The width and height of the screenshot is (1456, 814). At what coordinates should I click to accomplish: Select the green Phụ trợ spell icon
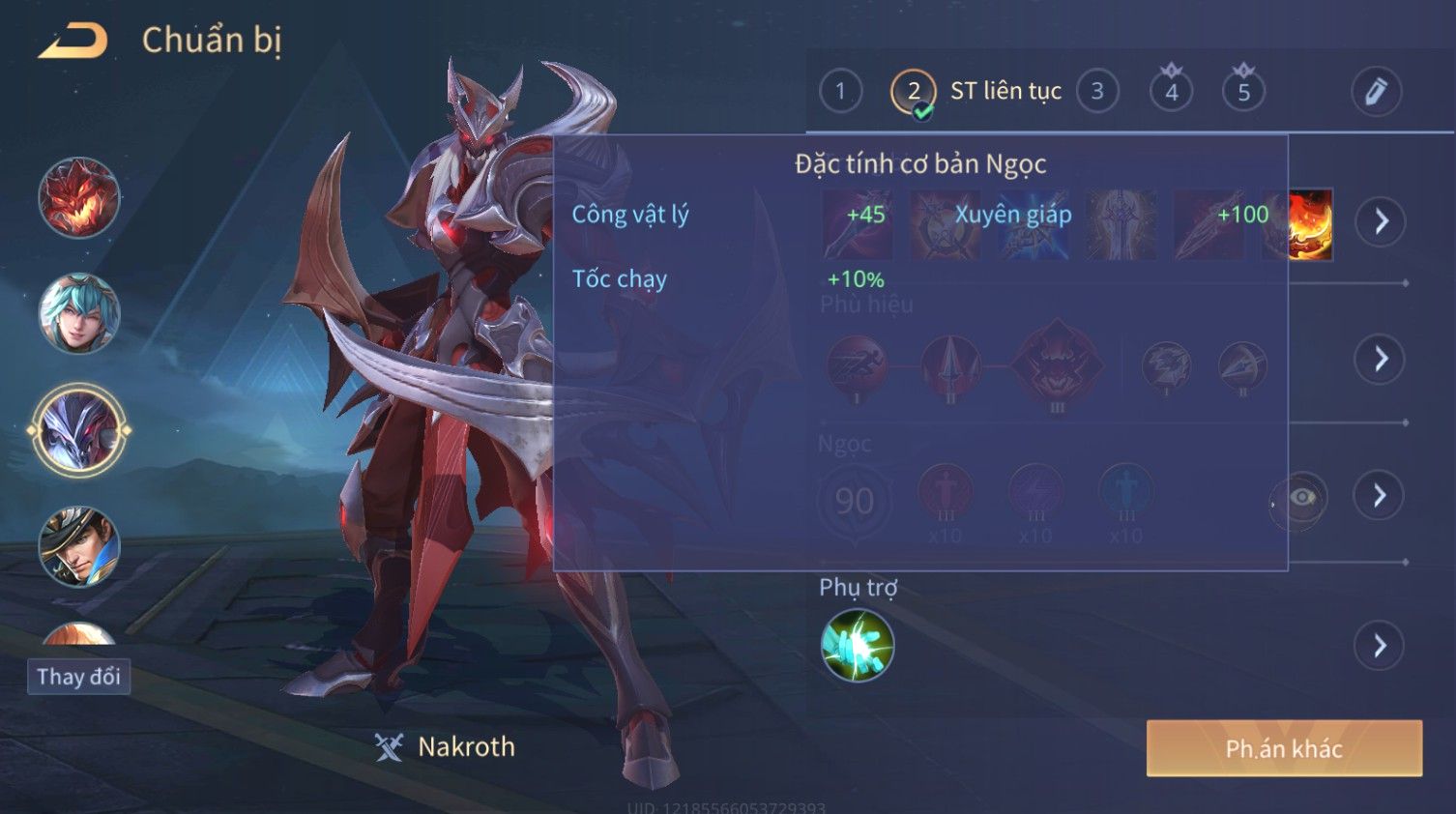(x=857, y=646)
